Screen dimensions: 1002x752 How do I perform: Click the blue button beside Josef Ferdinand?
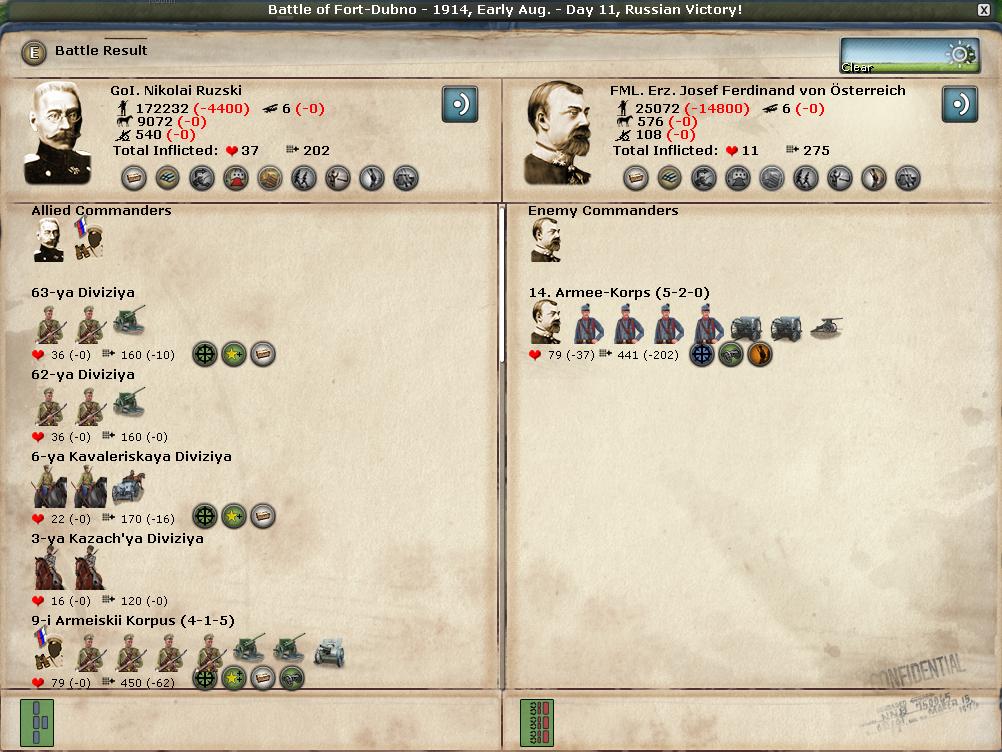(959, 104)
